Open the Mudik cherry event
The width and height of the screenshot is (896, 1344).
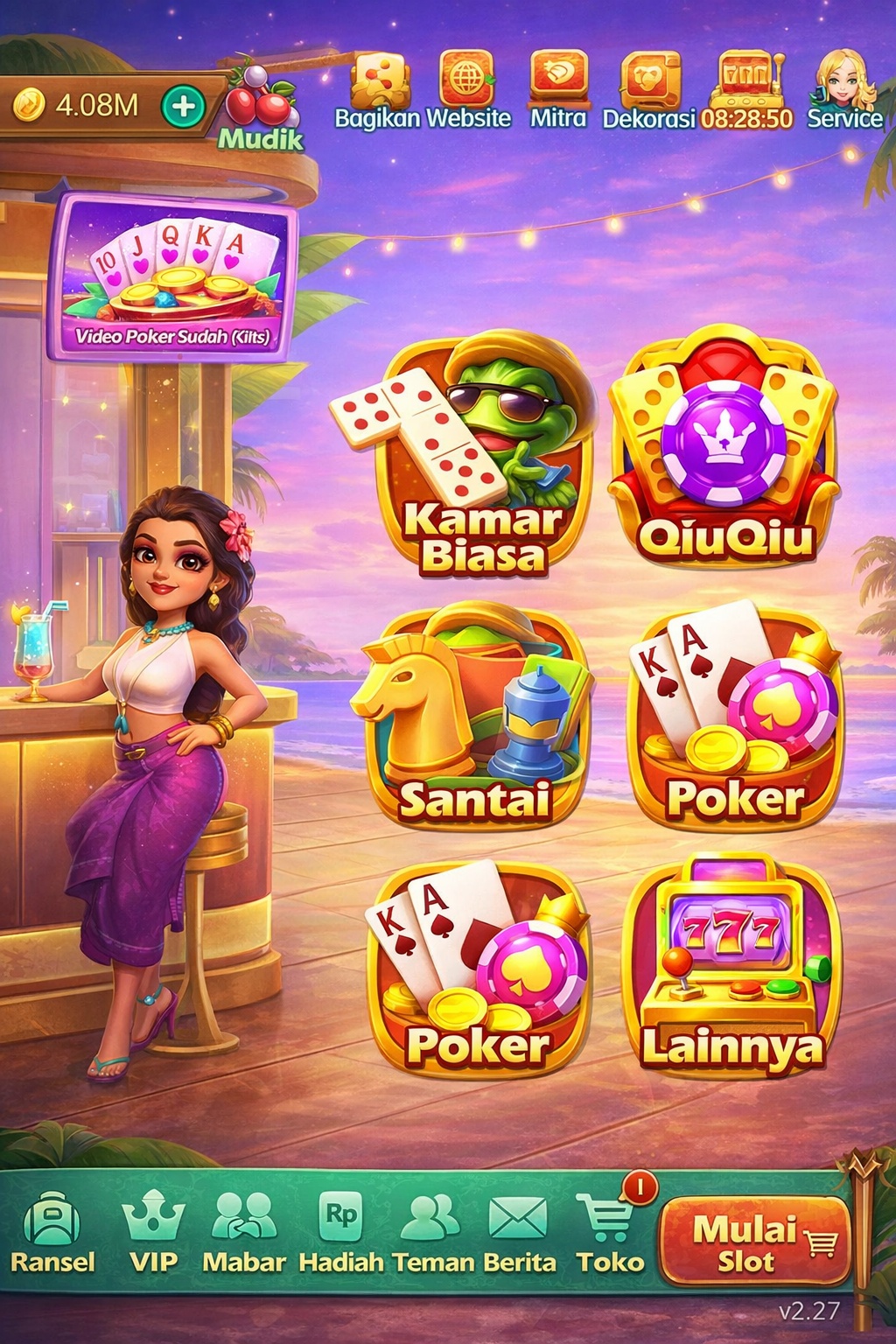260,107
